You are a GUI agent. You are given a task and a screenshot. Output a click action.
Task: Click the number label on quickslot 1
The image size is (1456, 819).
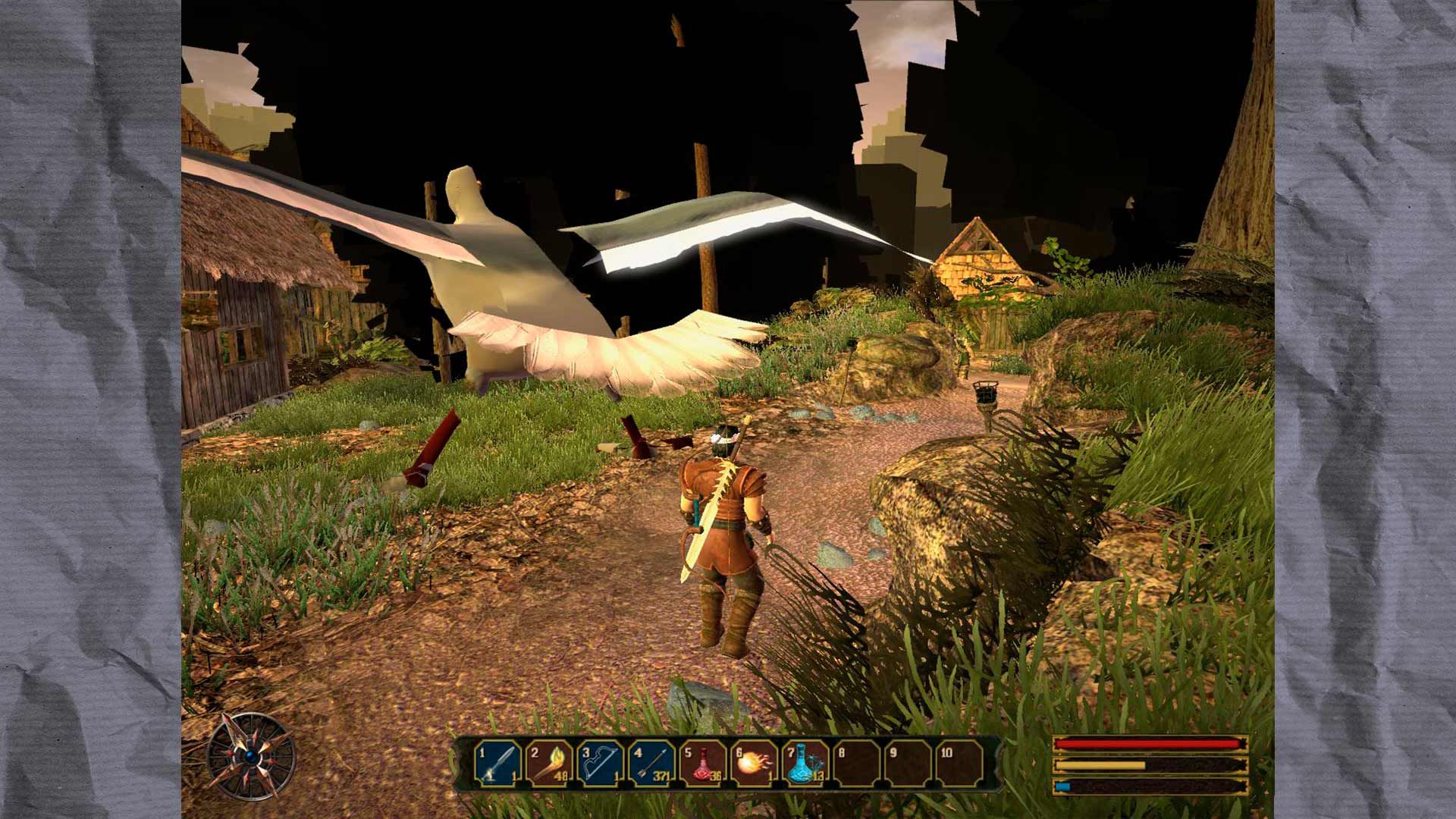pyautogui.click(x=482, y=753)
